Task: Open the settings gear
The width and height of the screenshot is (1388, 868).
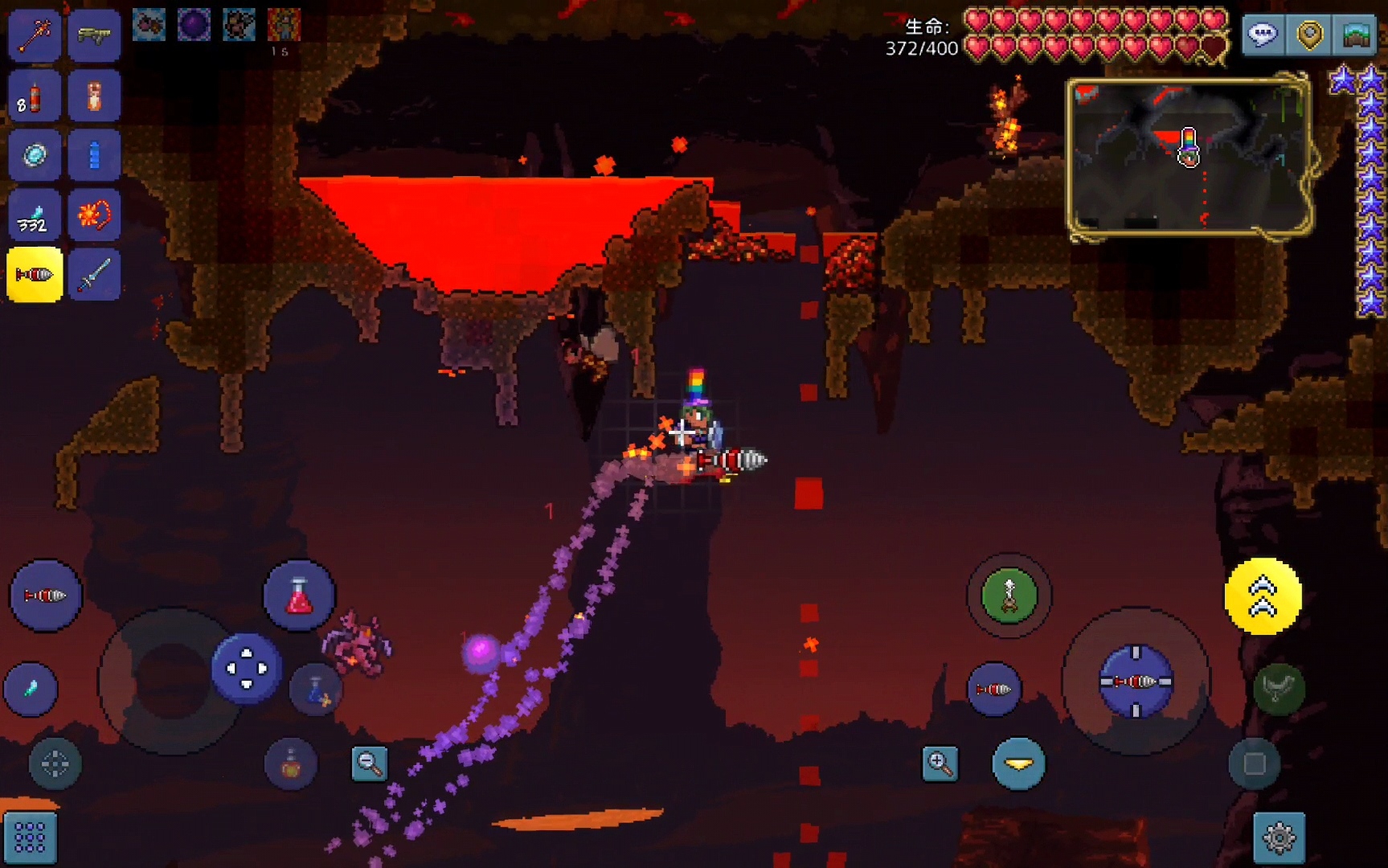Action: pyautogui.click(x=1279, y=837)
